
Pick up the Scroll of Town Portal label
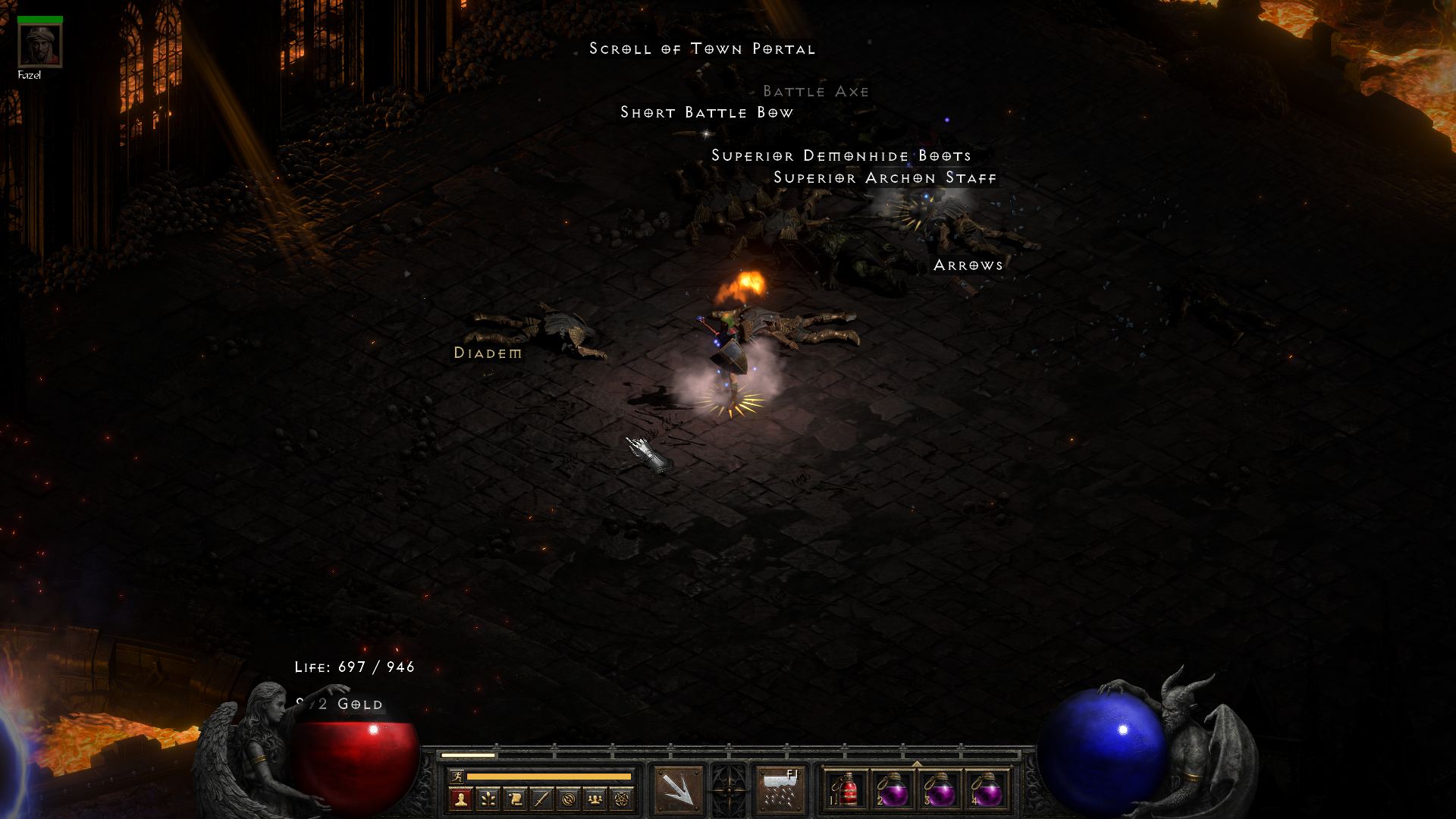click(702, 49)
